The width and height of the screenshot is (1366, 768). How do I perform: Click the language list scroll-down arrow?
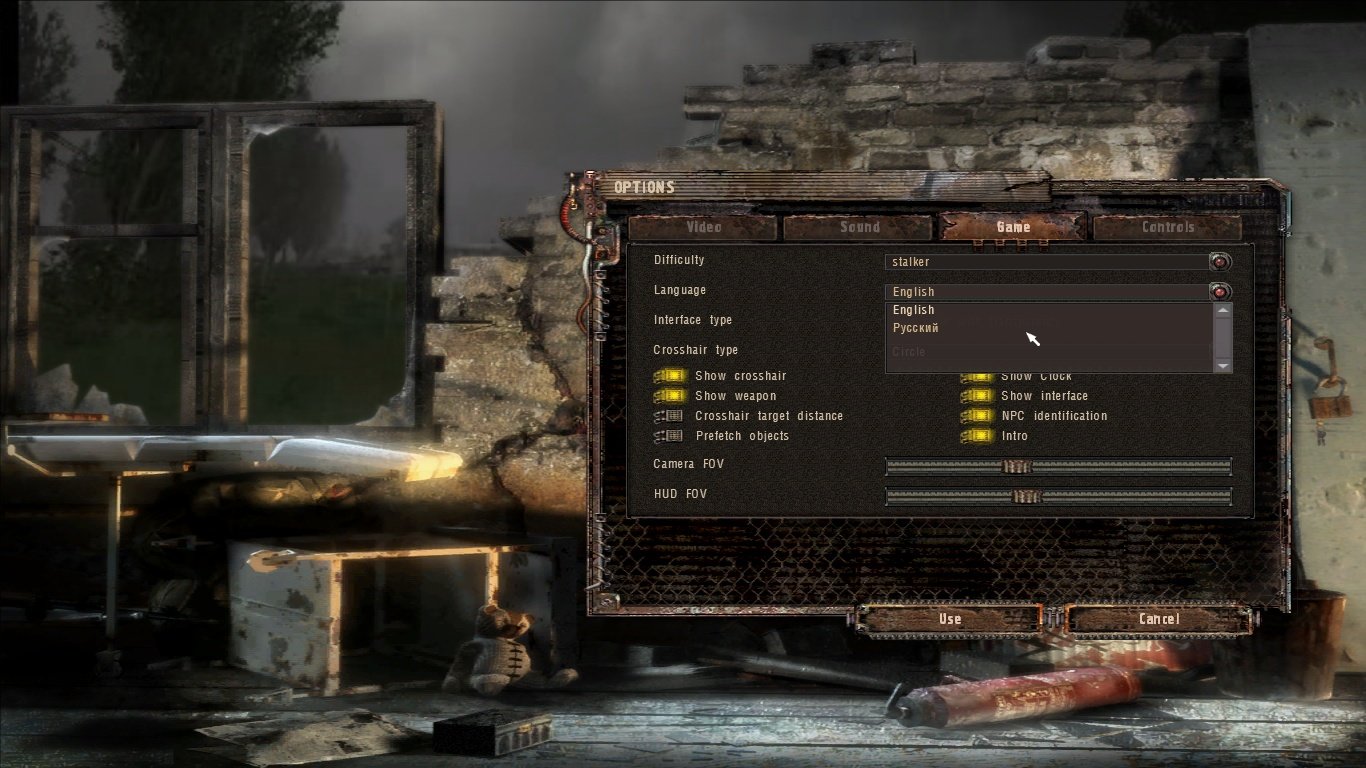[1222, 366]
